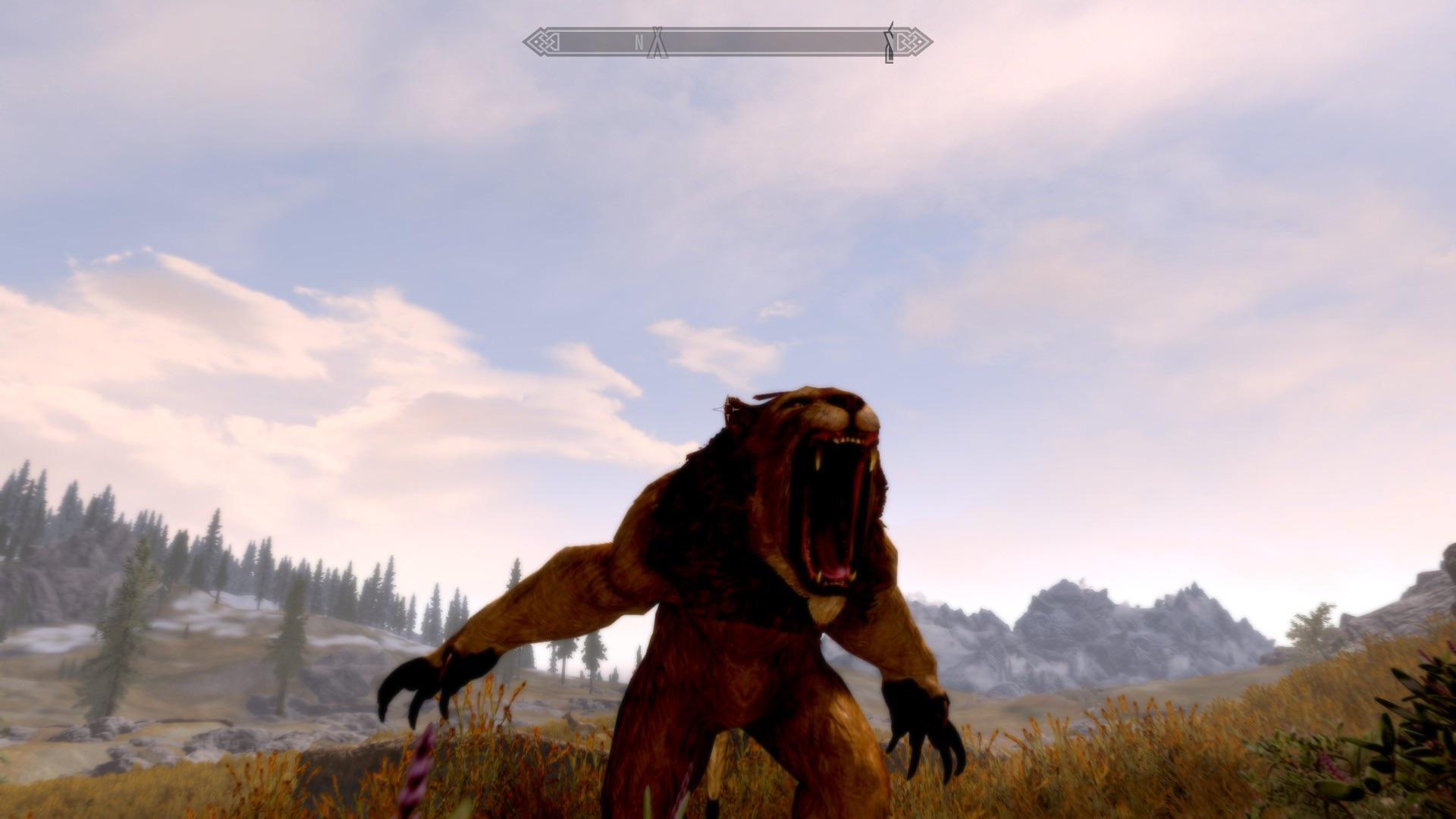
Task: Select the location marker on the compass right
Action: pos(889,42)
